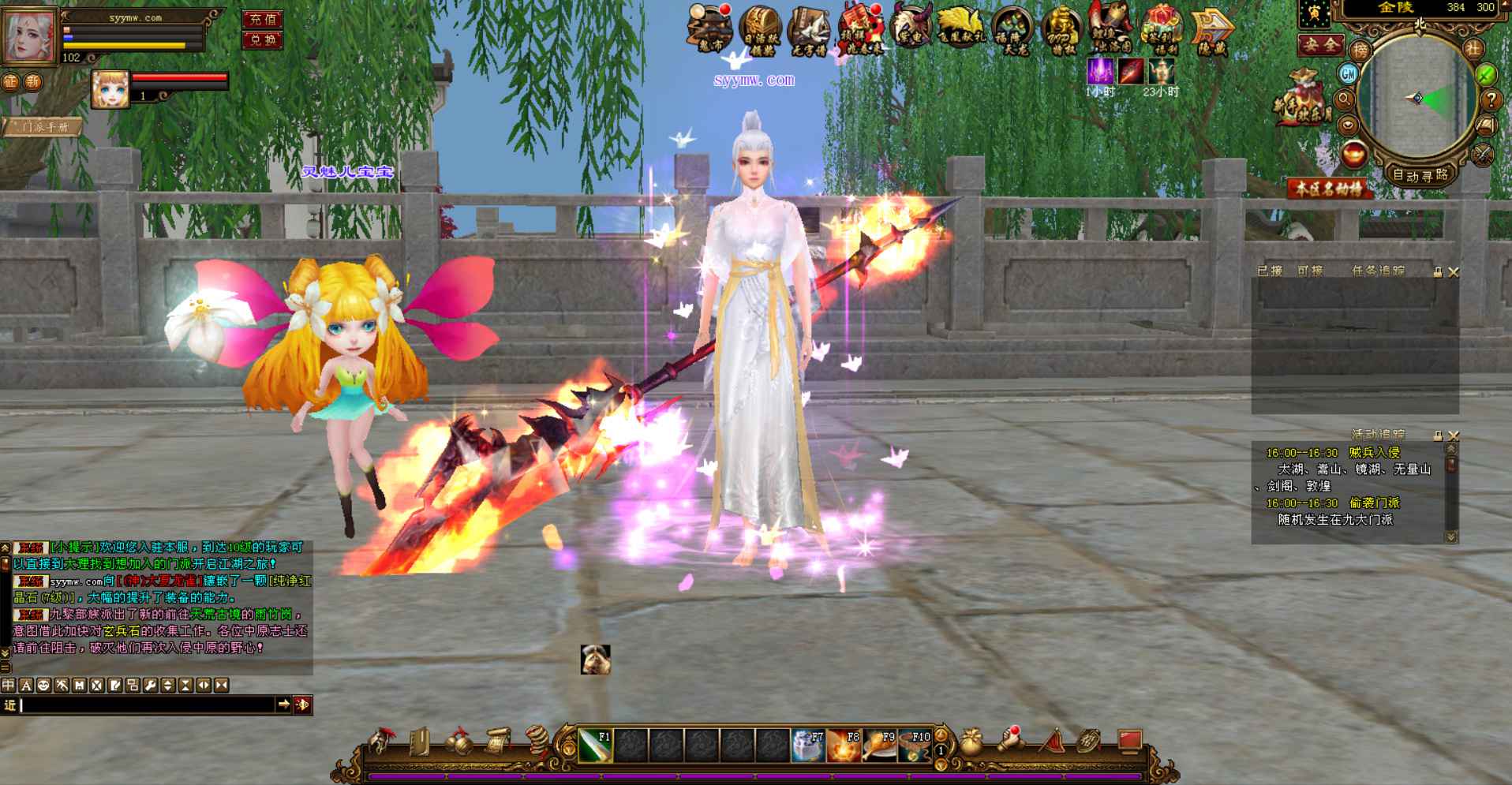Select the blonde fairy pet portrait
Screen dimensions: 1512x785
(110, 89)
